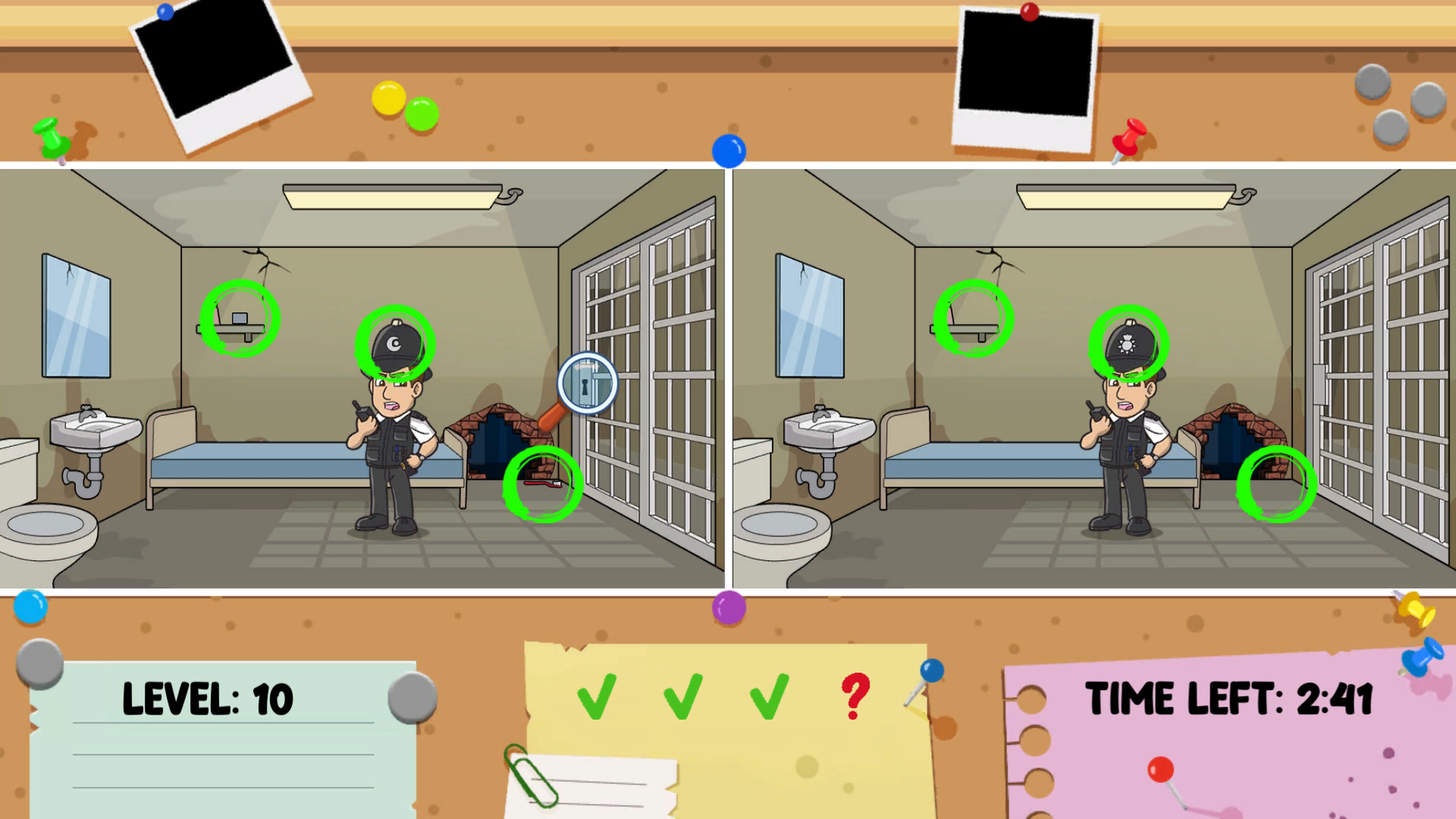The width and height of the screenshot is (1456, 819).
Task: Open the LEVEL: 10 note
Action: click(x=207, y=699)
